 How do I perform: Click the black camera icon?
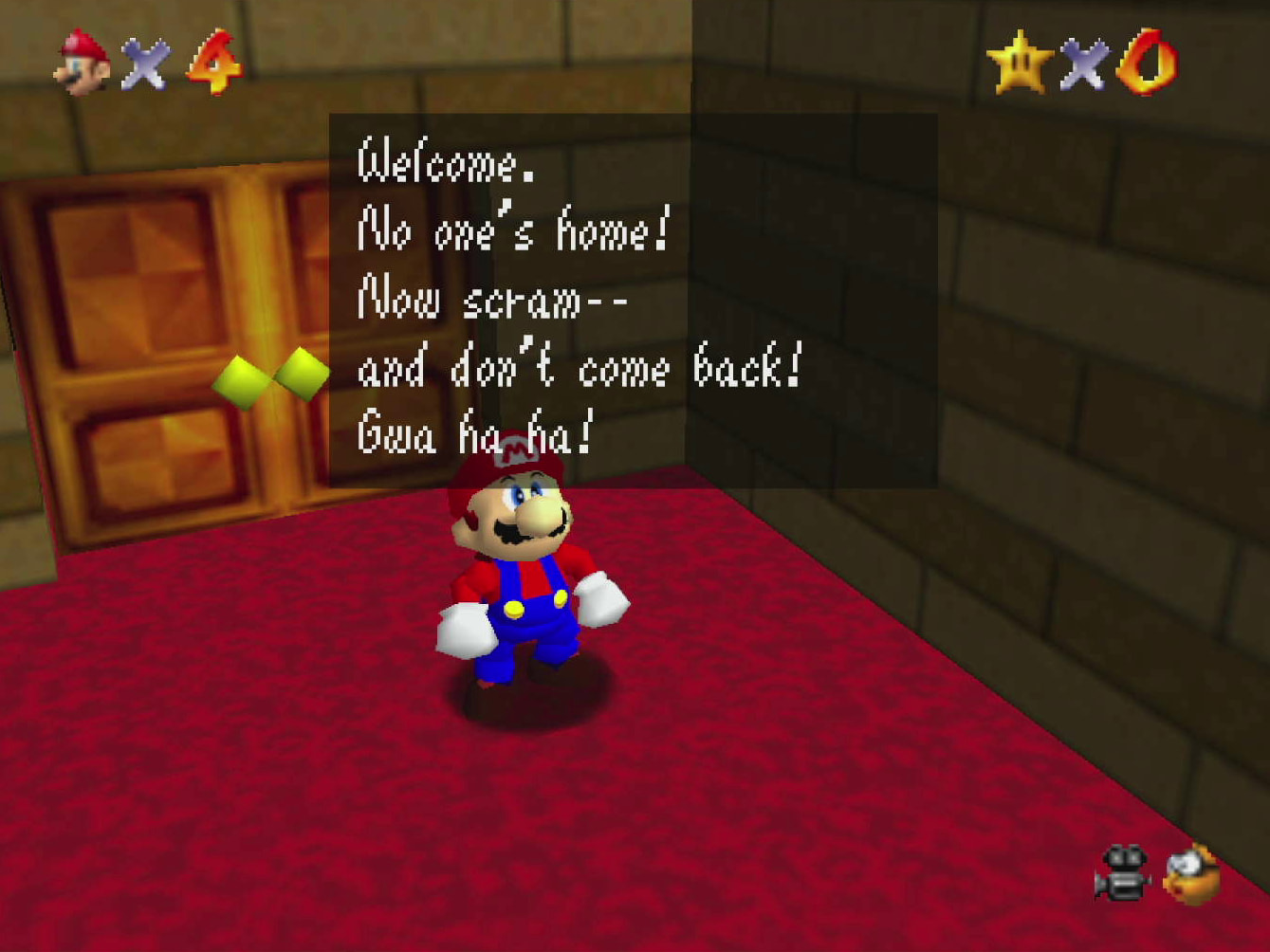[1122, 873]
